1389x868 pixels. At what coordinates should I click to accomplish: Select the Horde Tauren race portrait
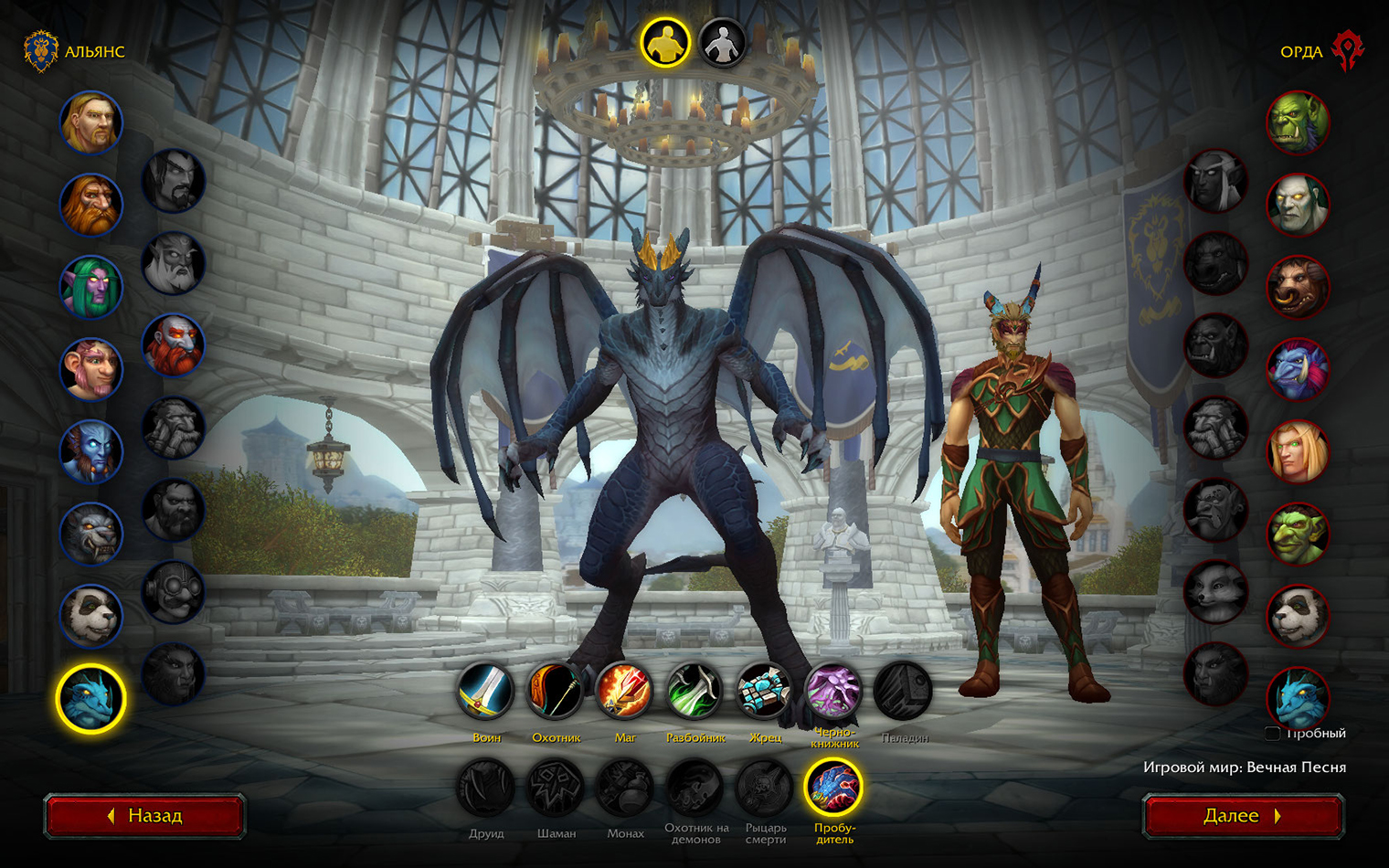pos(1298,287)
